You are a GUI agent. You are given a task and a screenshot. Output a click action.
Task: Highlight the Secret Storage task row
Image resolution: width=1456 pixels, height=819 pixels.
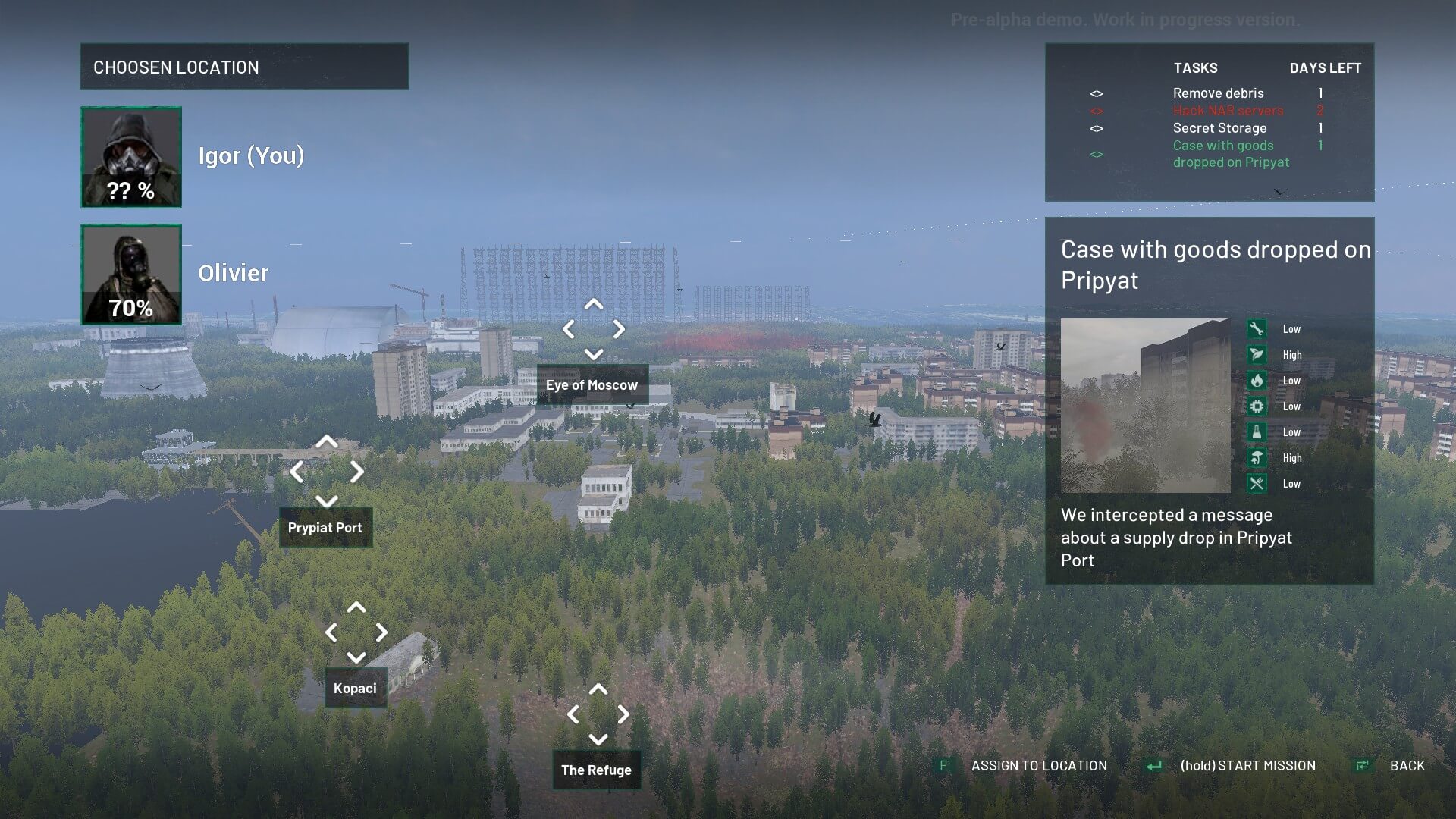click(x=1219, y=128)
